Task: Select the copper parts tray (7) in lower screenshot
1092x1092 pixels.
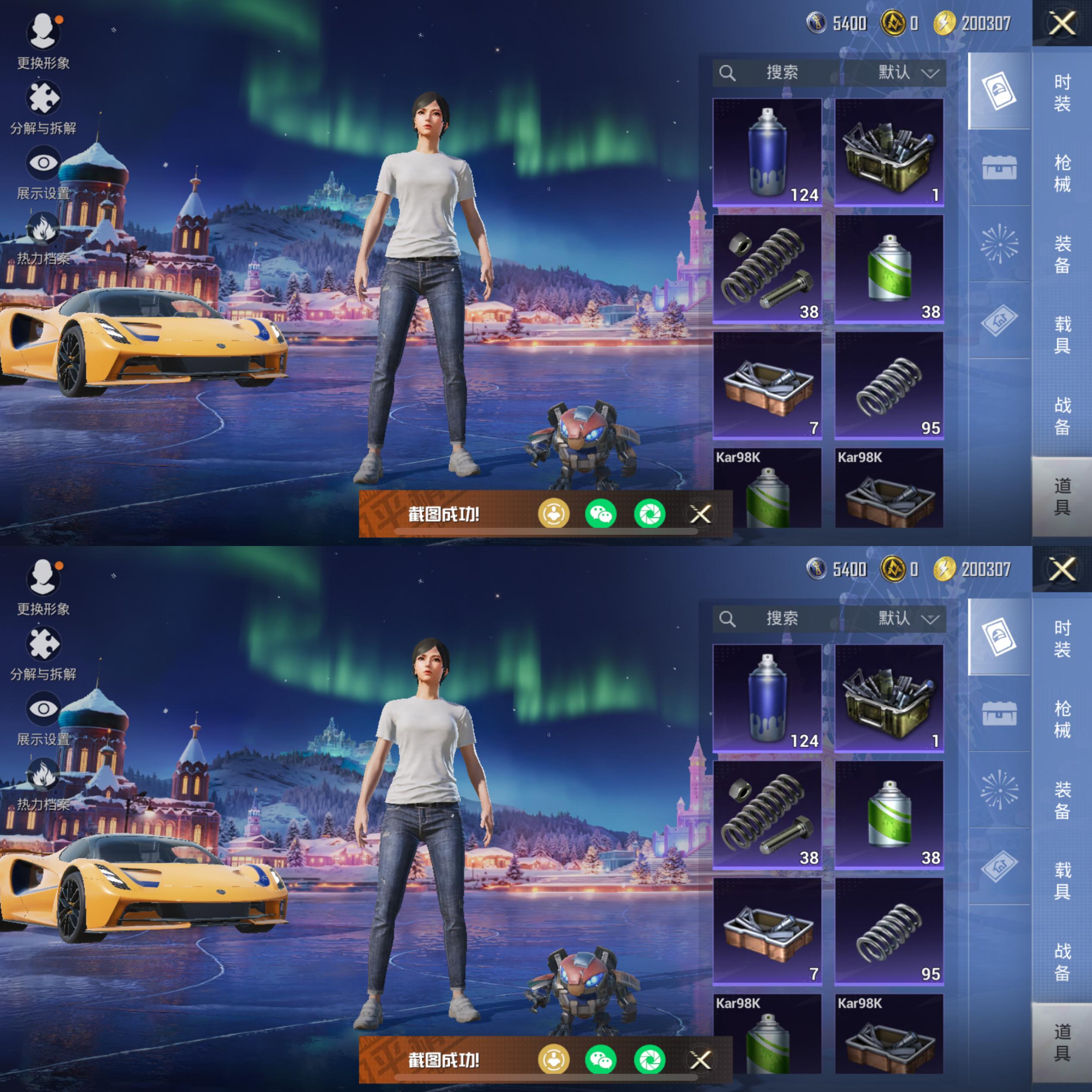Action: [x=767, y=932]
